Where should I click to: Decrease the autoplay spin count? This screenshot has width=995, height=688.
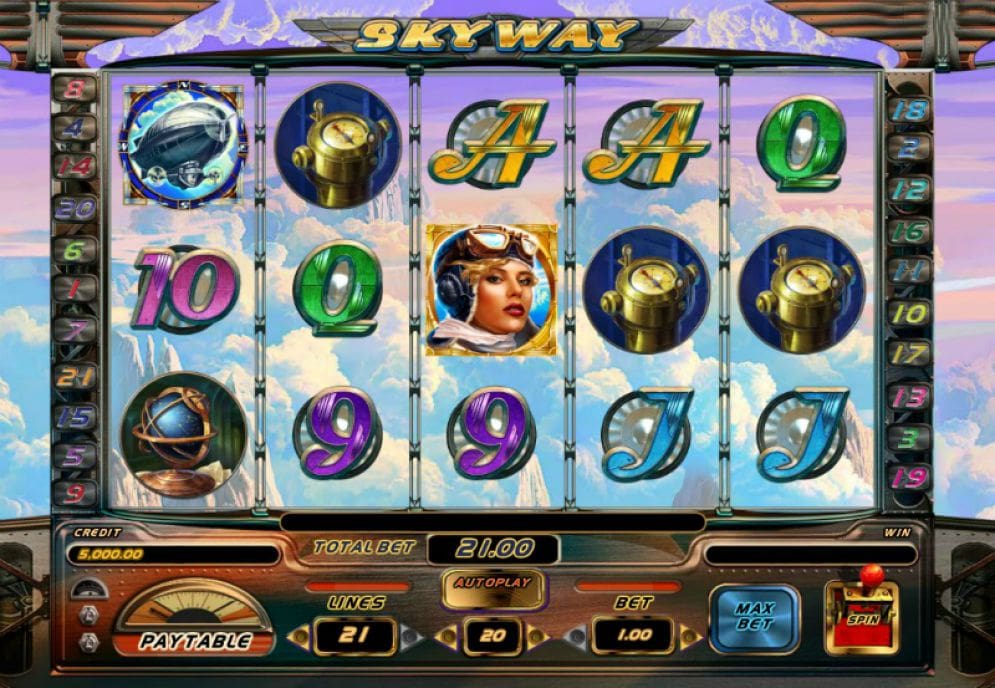449,635
